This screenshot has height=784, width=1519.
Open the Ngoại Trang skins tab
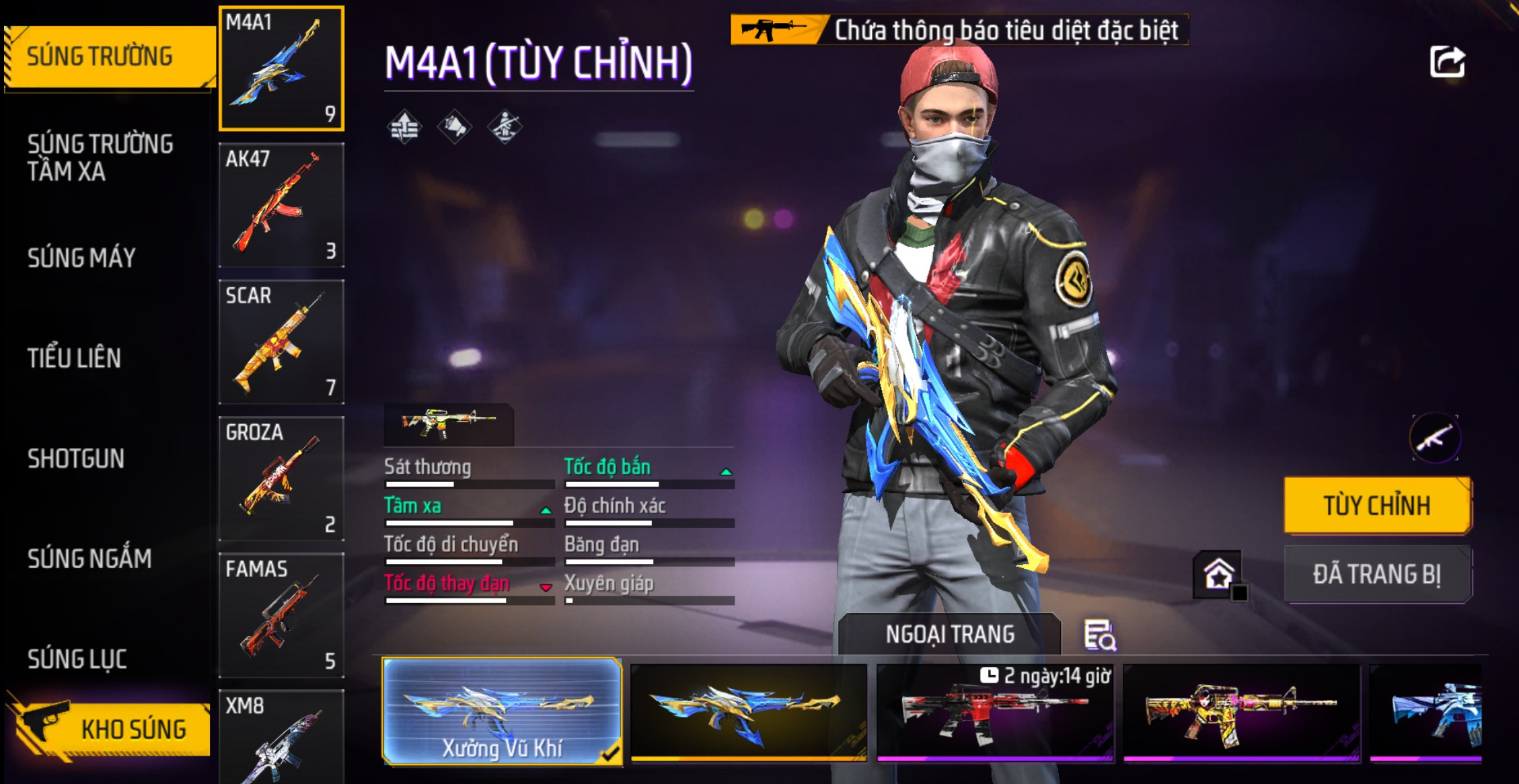[x=949, y=634]
